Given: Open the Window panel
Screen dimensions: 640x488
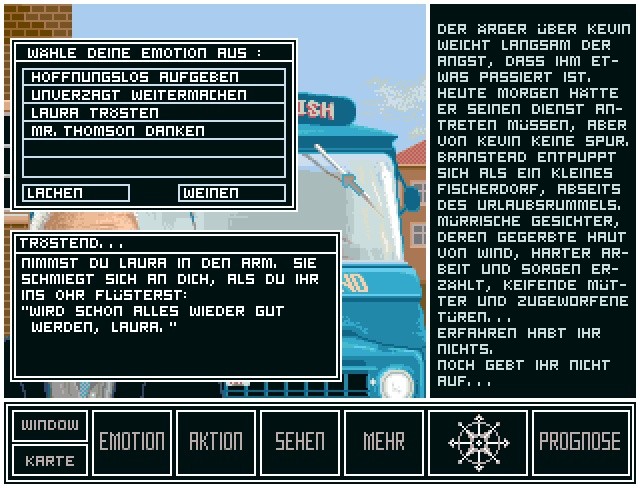Looking at the screenshot, I should pos(50,425).
